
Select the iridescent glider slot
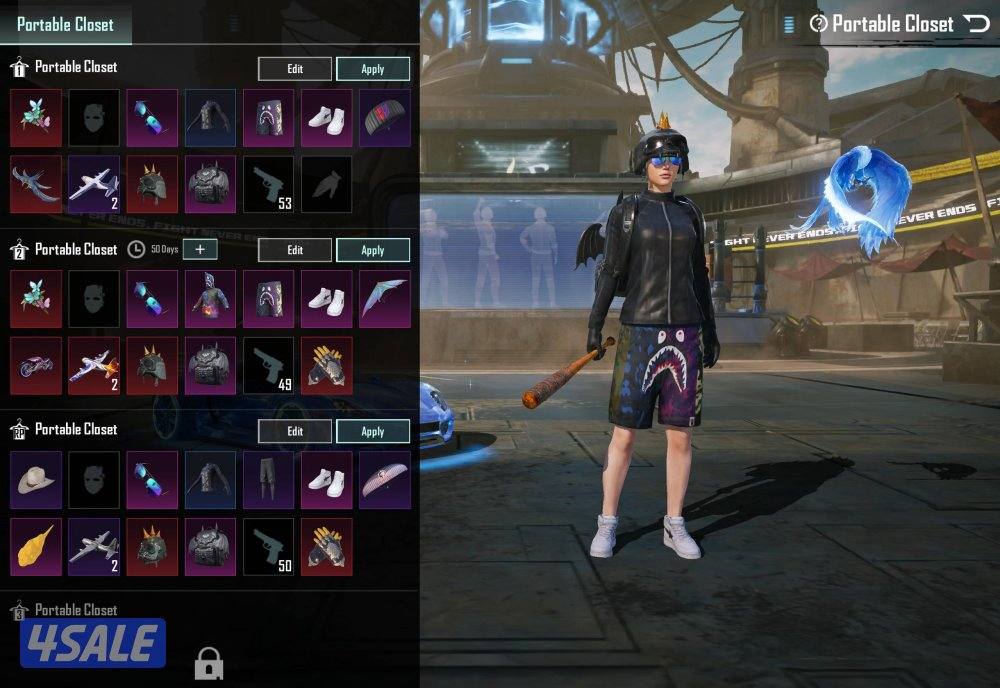click(x=384, y=299)
